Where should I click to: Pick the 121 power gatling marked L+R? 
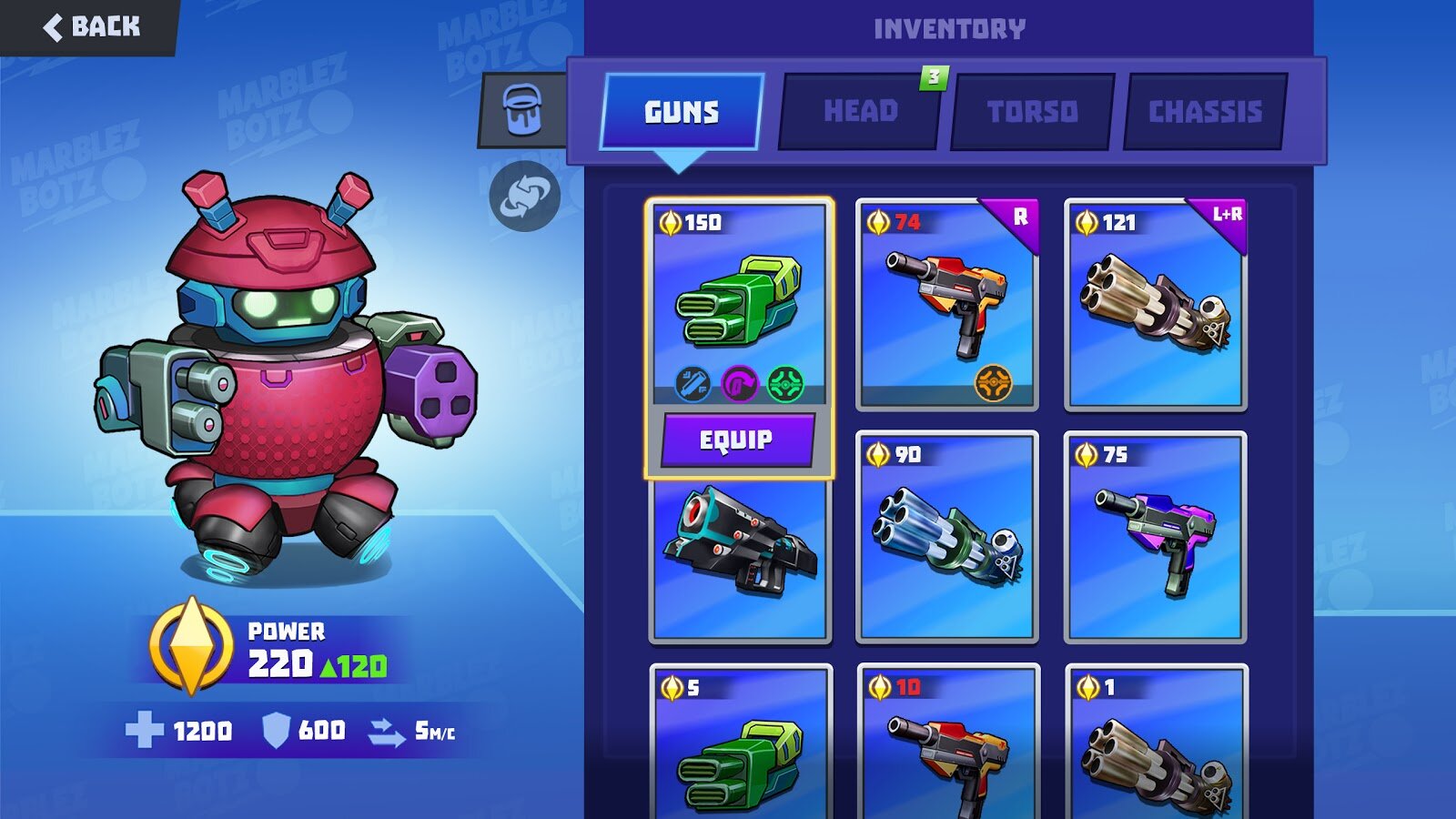pos(1155,305)
